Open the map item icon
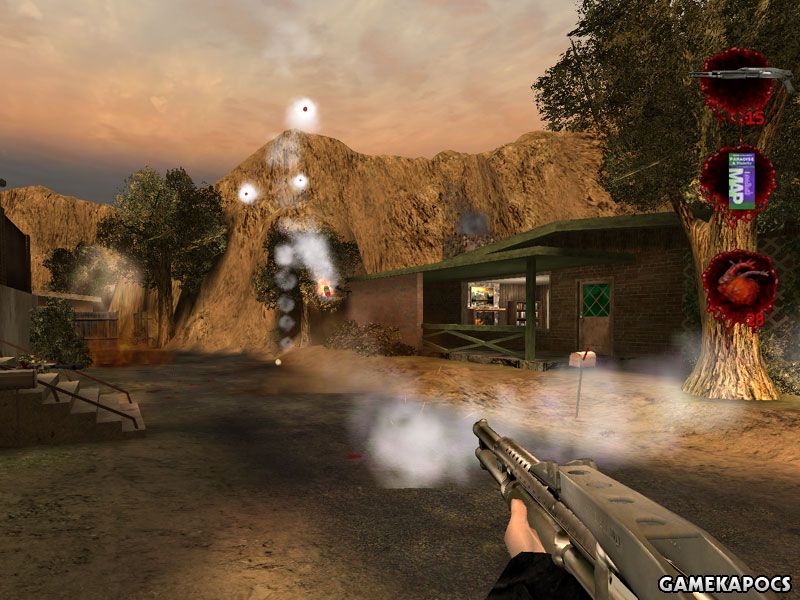The image size is (800, 600). click(x=739, y=180)
